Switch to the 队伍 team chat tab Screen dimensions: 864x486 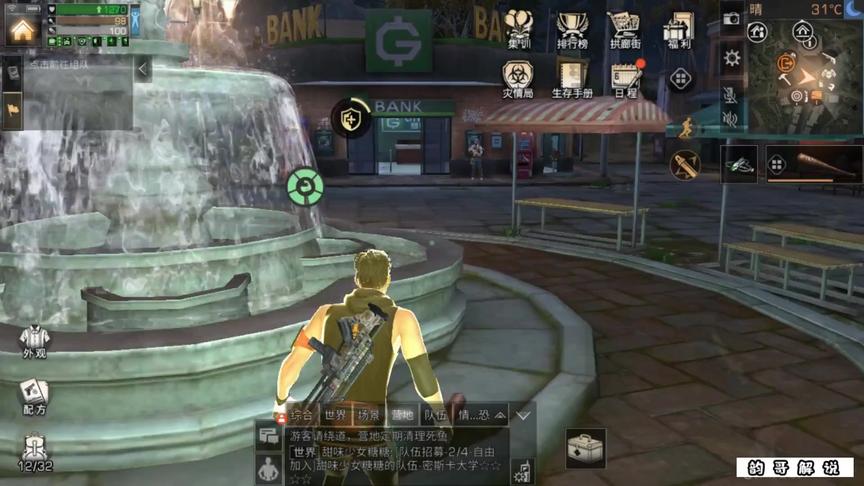(434, 414)
